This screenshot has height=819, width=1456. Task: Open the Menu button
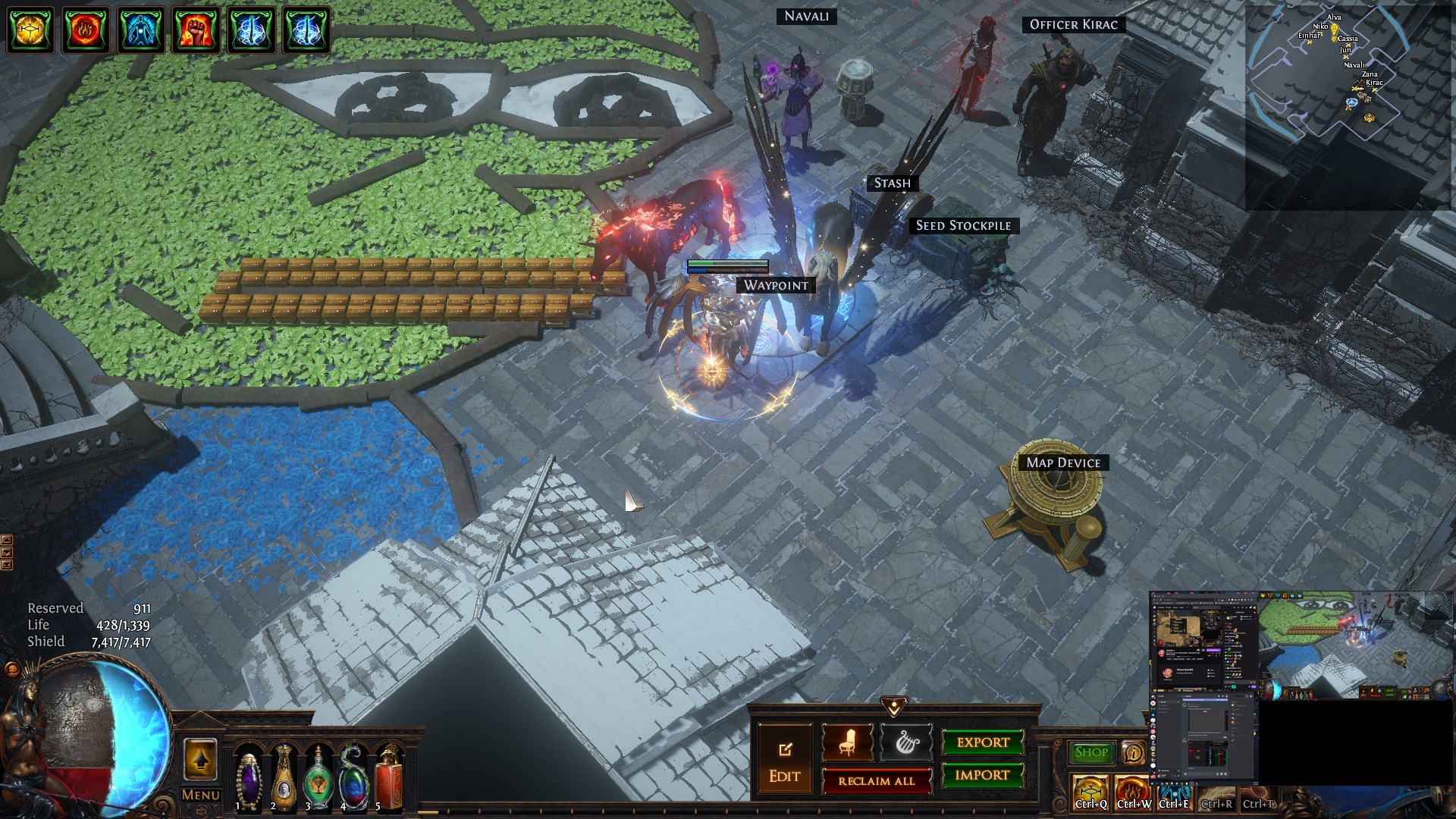201,795
